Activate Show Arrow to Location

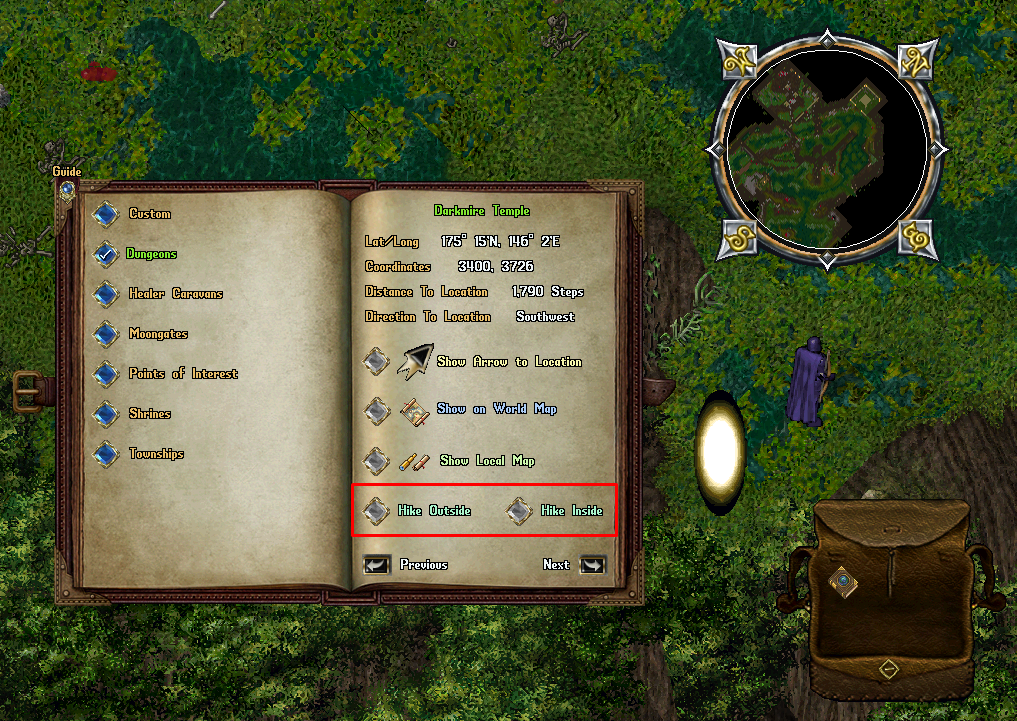coord(376,361)
